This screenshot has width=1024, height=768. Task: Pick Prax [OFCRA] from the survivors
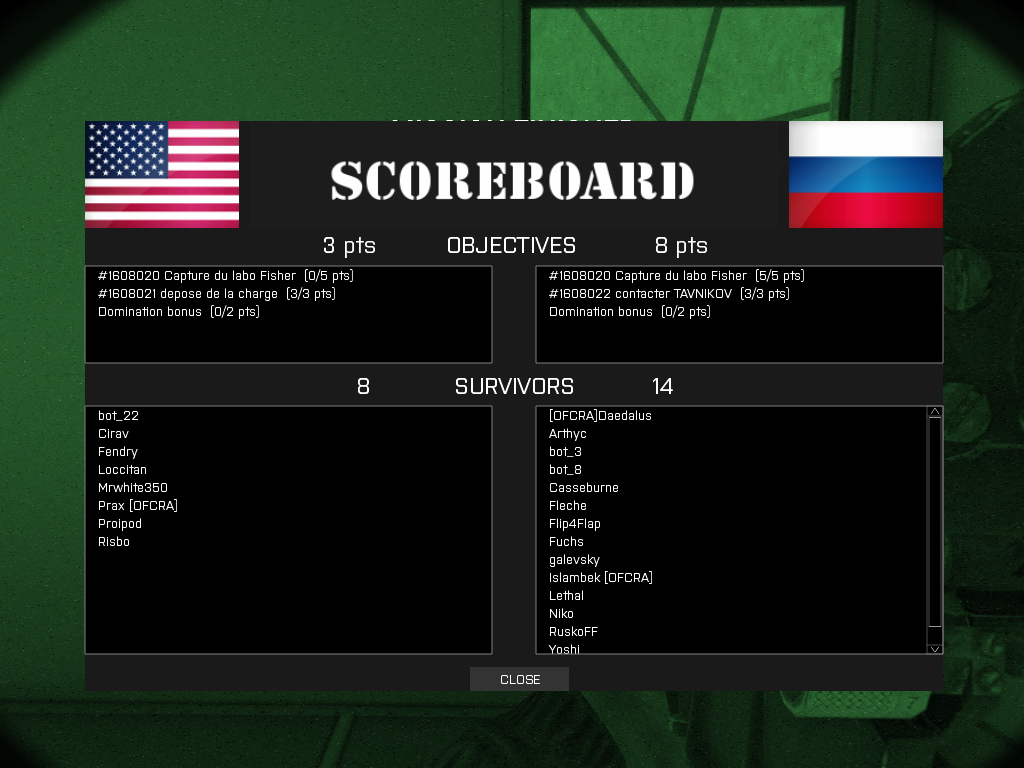tap(138, 506)
